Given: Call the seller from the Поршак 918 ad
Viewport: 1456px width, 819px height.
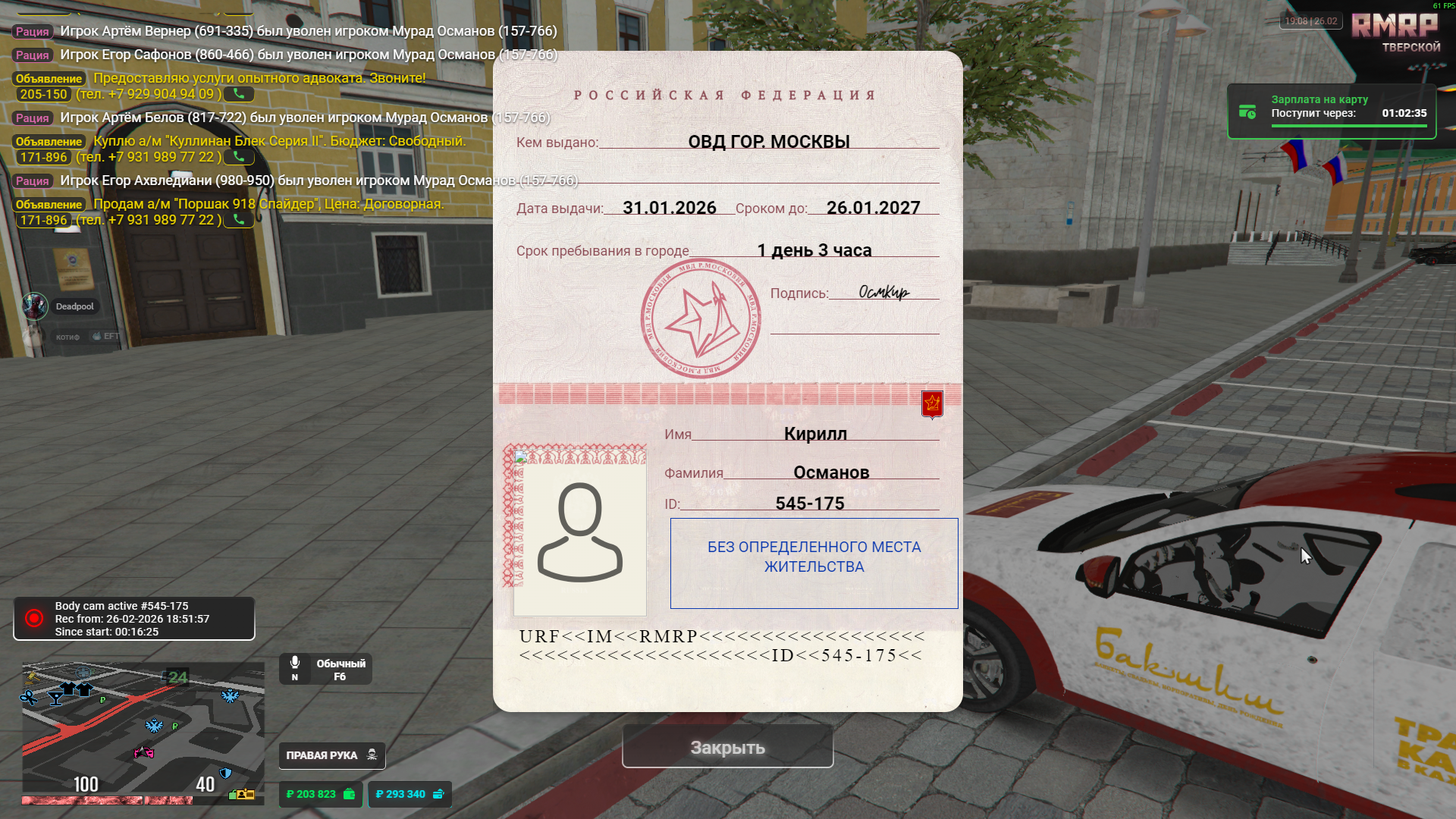Looking at the screenshot, I should point(239,220).
